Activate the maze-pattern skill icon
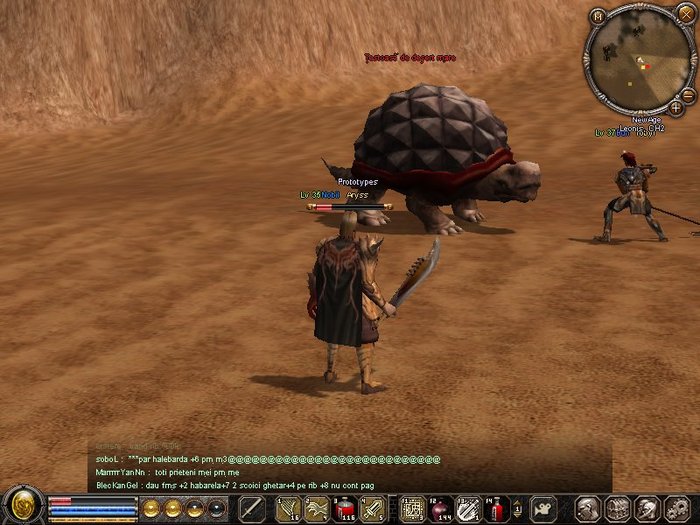This screenshot has height=525, width=700. [411, 508]
